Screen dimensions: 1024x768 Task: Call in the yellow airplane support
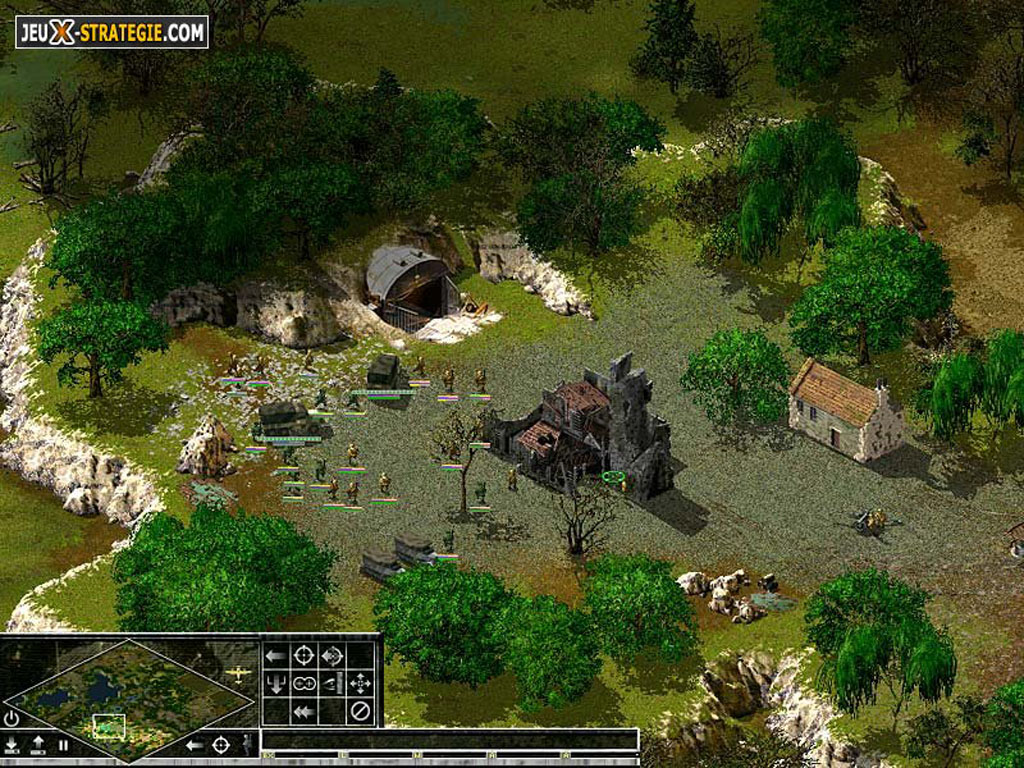click(238, 672)
